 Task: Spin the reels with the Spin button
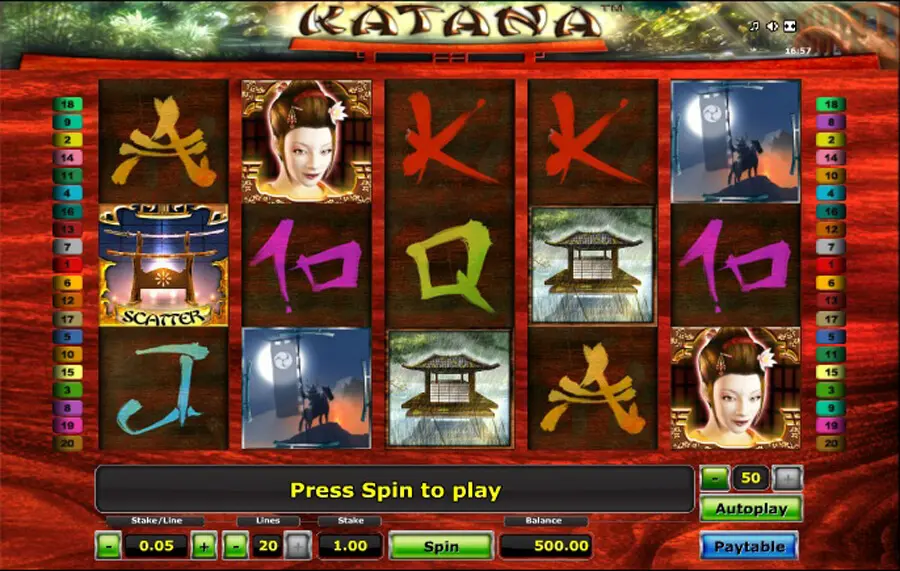(441, 546)
